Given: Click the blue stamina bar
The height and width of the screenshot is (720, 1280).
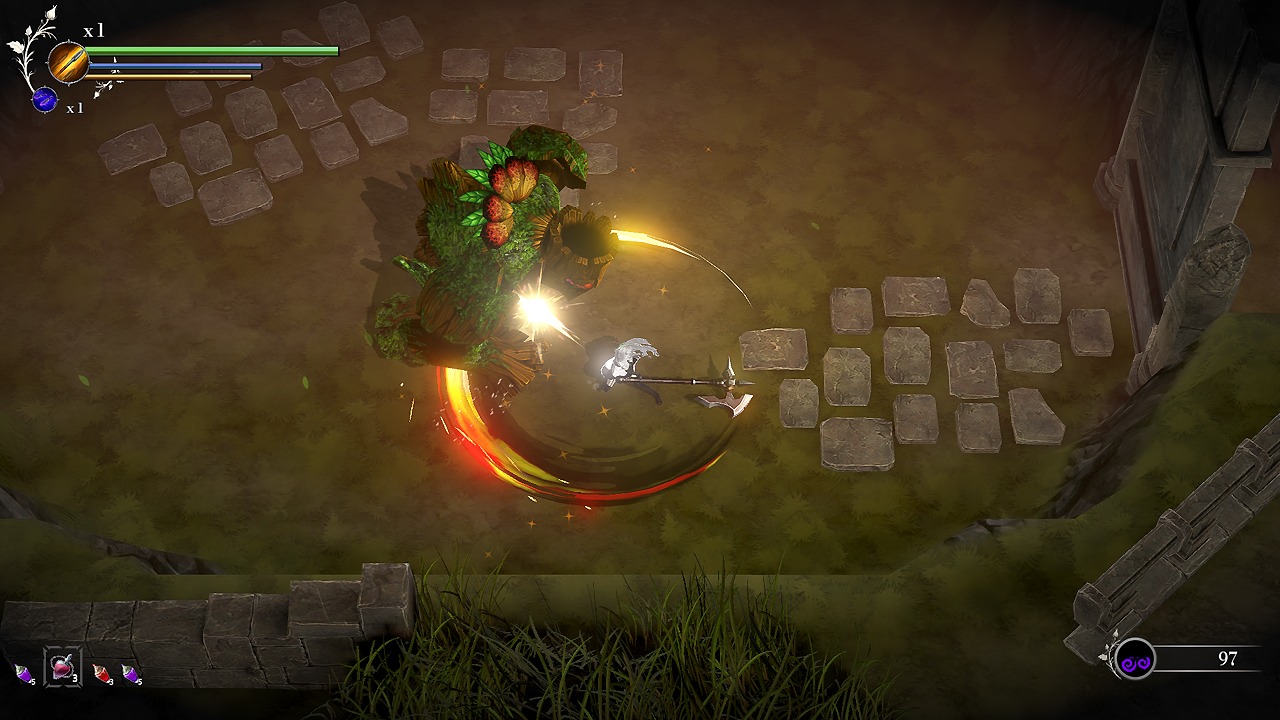Looking at the screenshot, I should (x=175, y=65).
